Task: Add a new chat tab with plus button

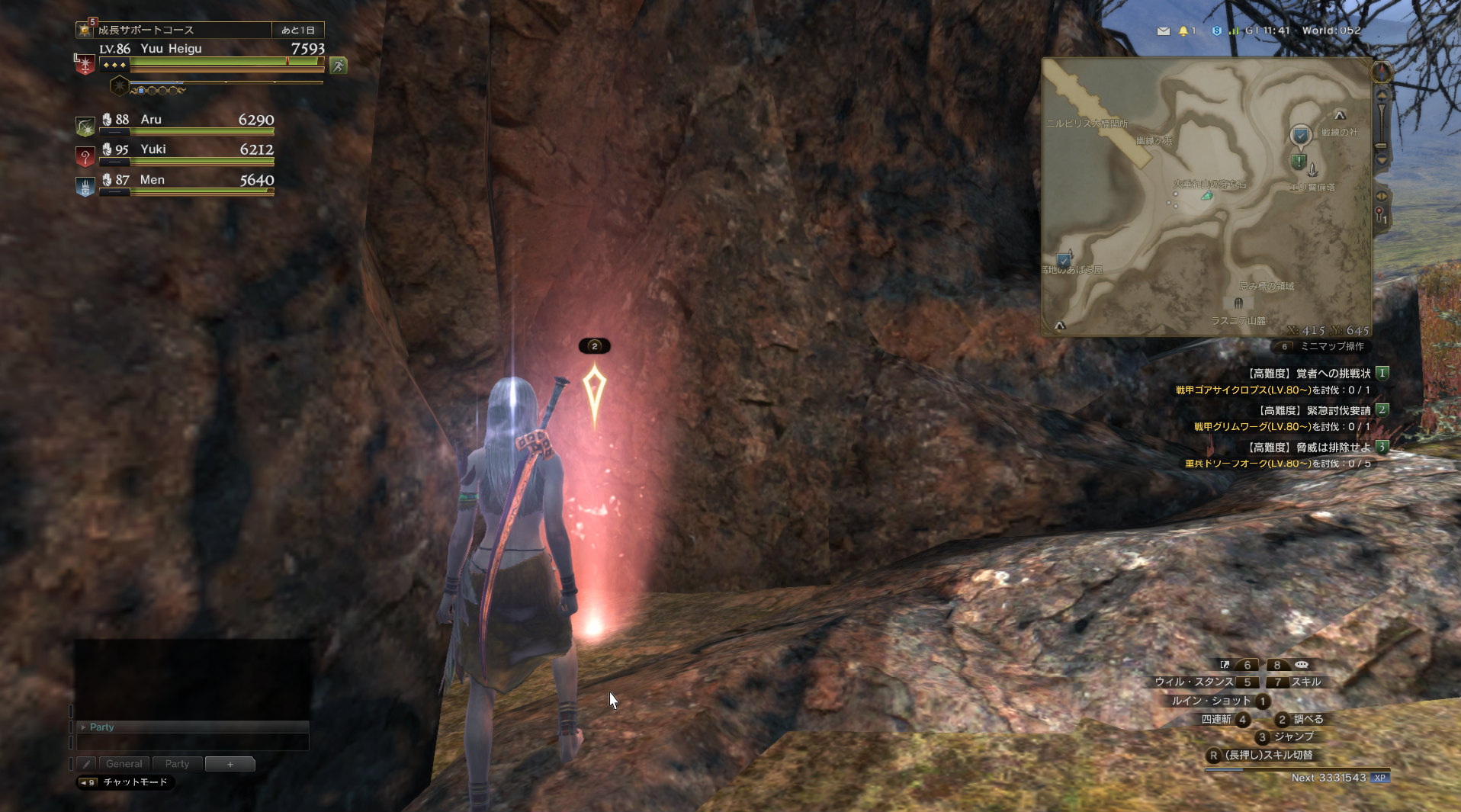Action: pos(230,763)
